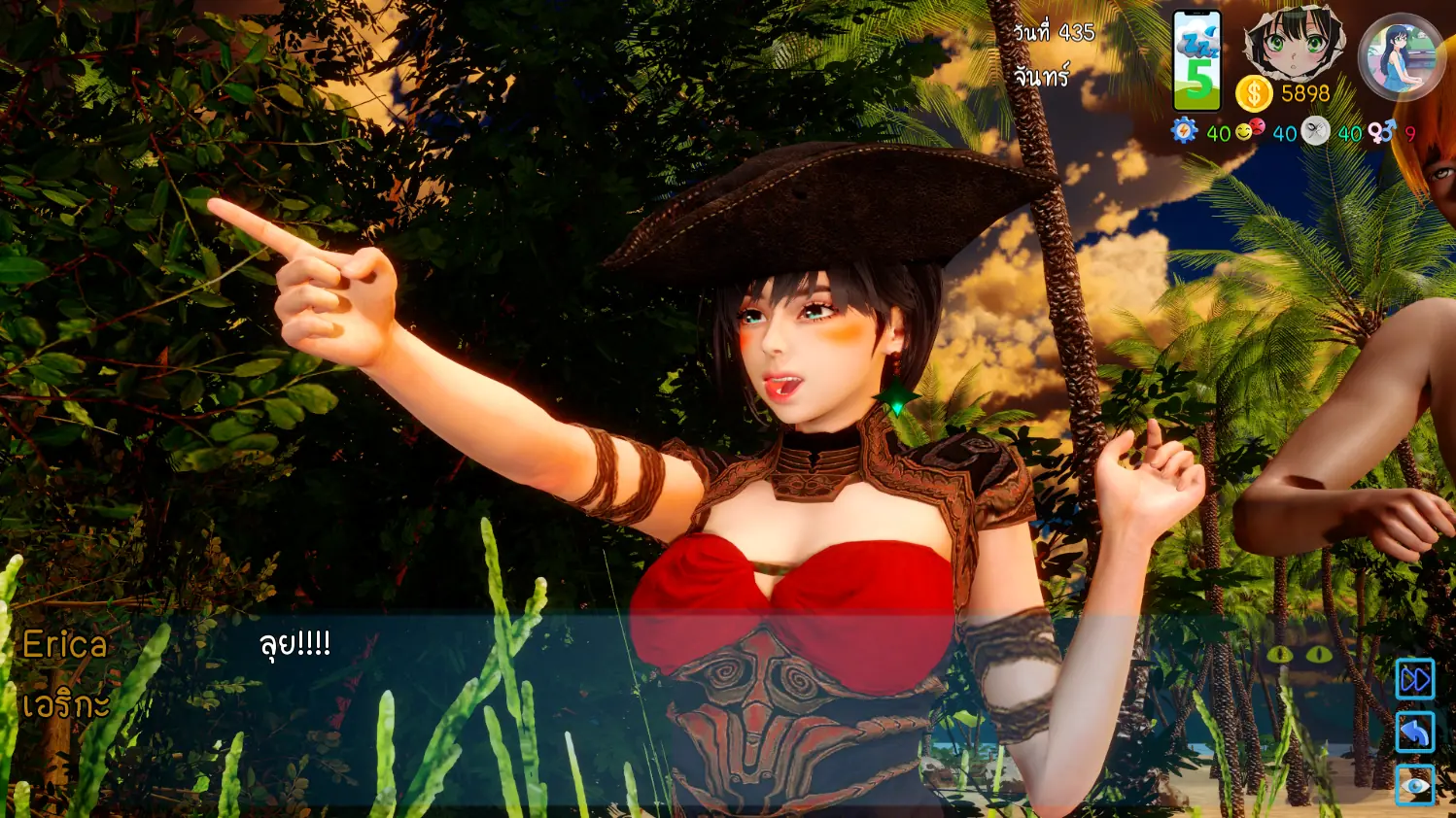
Task: Open the phone with the sleep icon
Action: [1196, 60]
